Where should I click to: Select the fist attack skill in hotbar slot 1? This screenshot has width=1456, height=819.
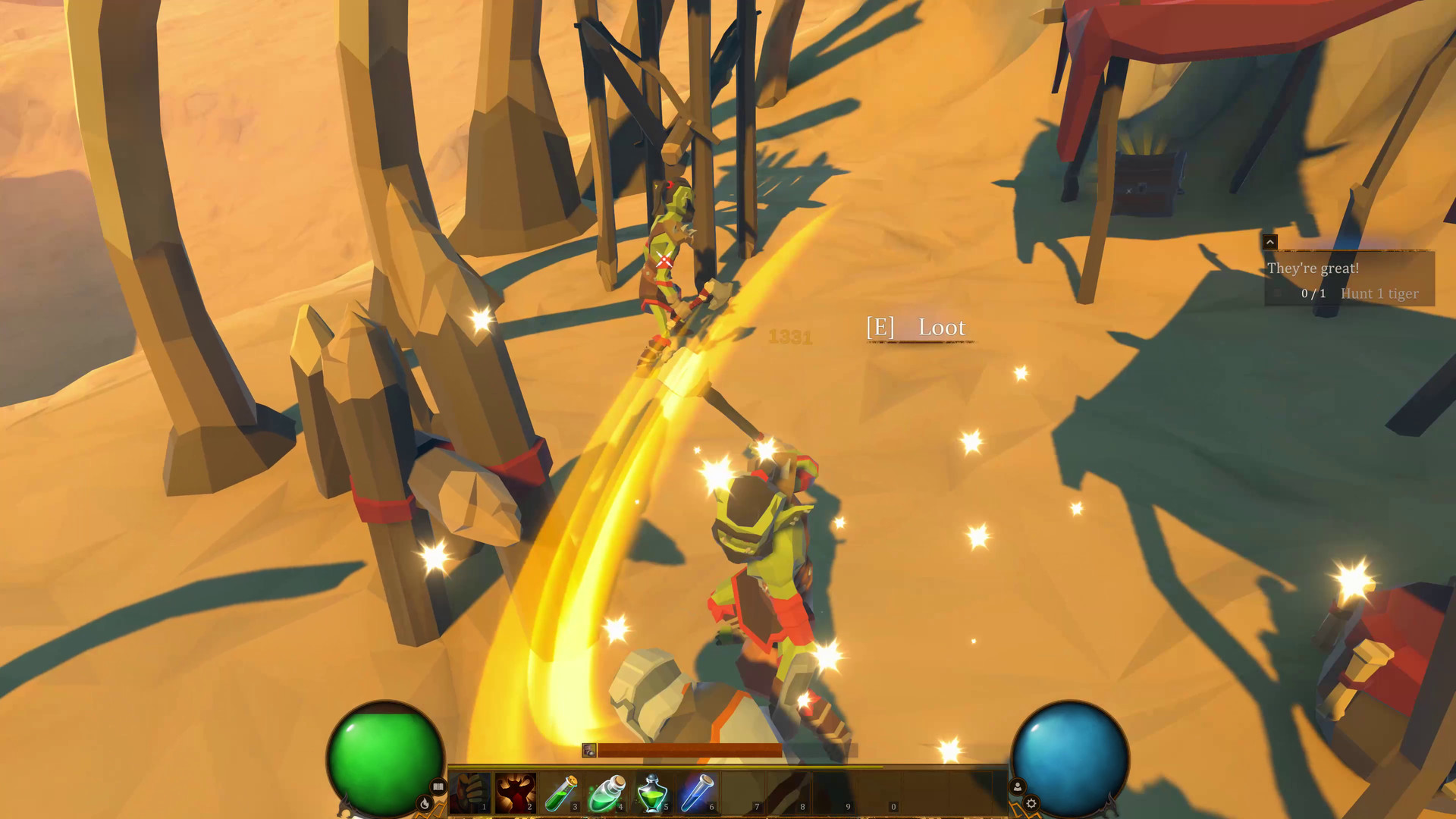471,792
